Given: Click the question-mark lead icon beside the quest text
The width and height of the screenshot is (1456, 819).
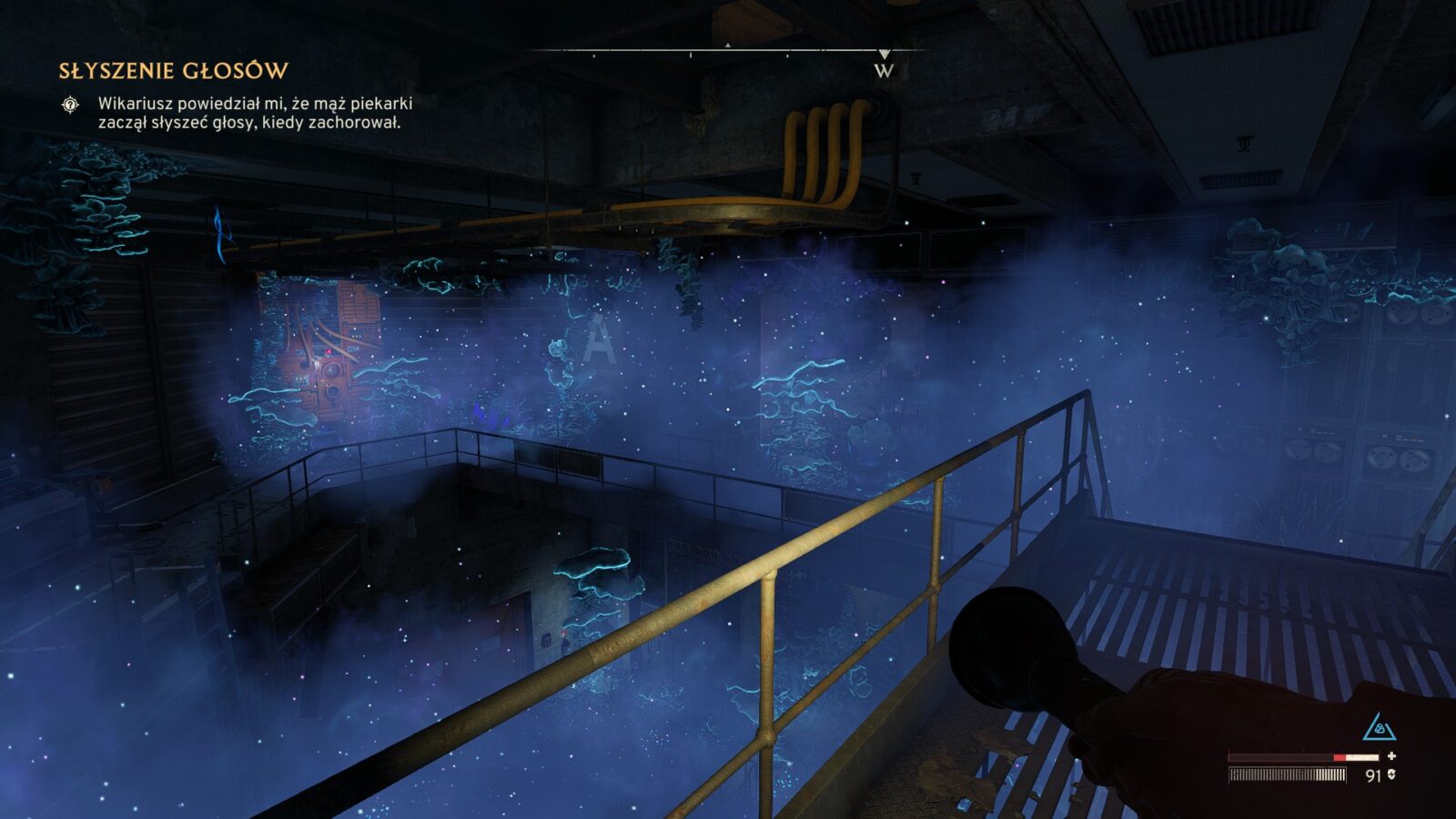Looking at the screenshot, I should [x=70, y=105].
